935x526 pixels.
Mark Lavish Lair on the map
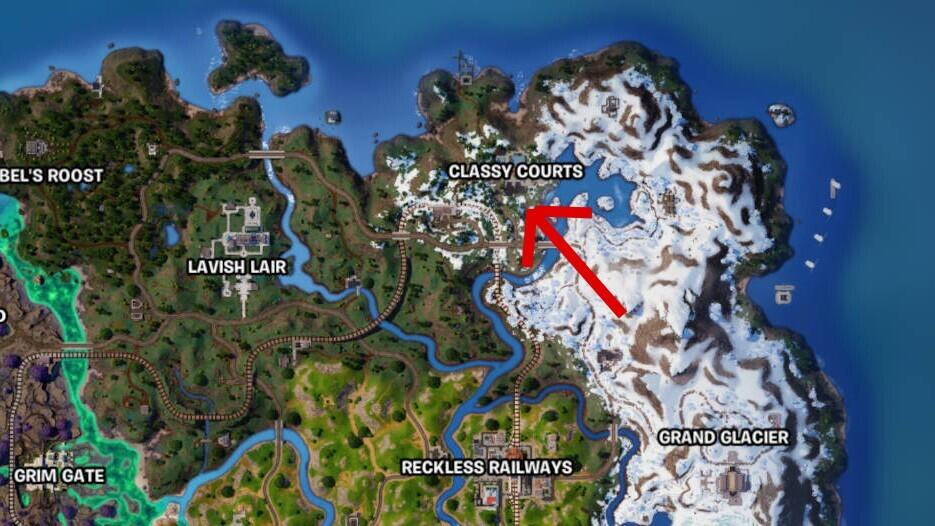(x=237, y=267)
